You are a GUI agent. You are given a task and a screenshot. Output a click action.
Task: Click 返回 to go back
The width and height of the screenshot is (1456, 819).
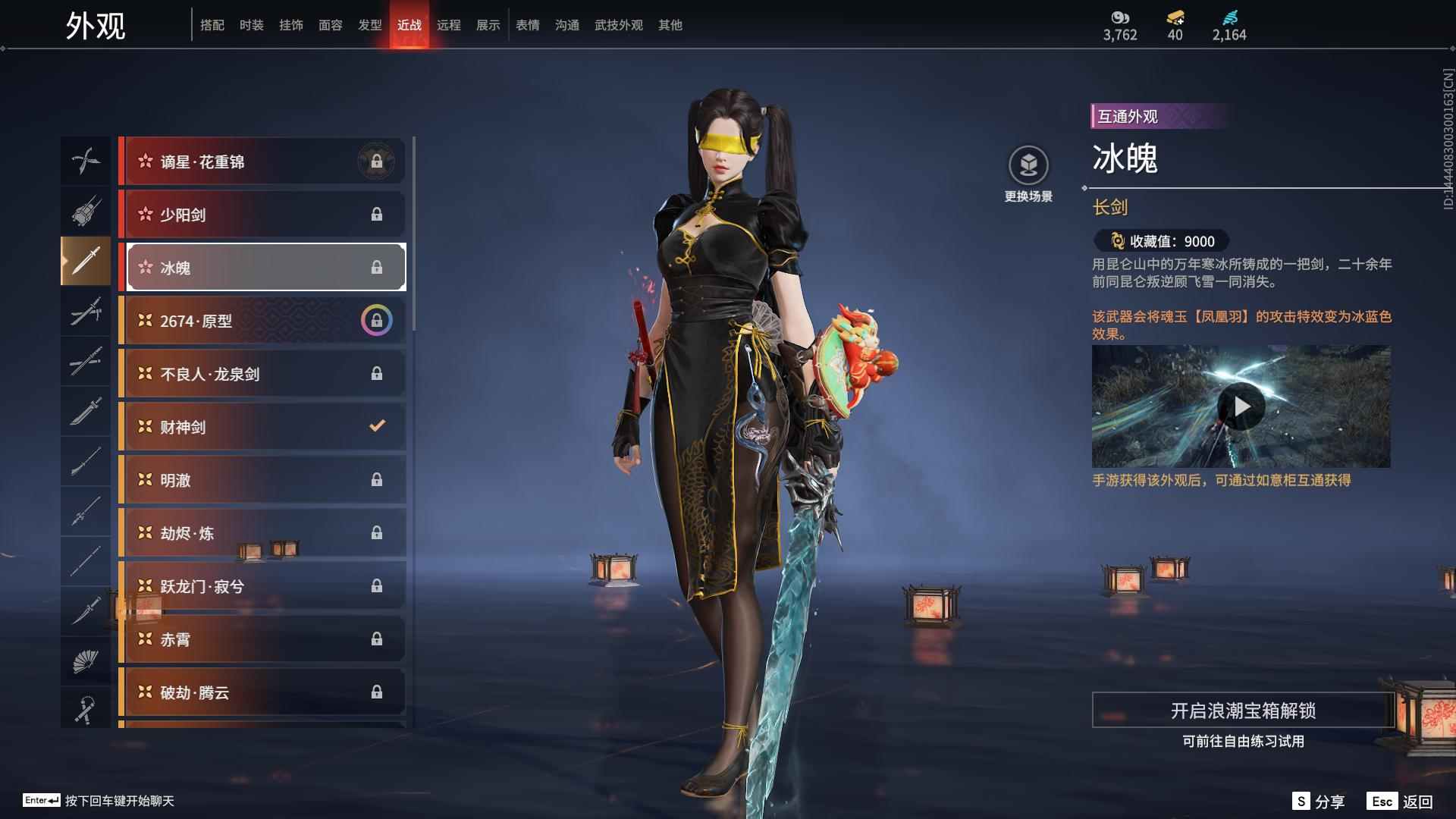(1401, 802)
